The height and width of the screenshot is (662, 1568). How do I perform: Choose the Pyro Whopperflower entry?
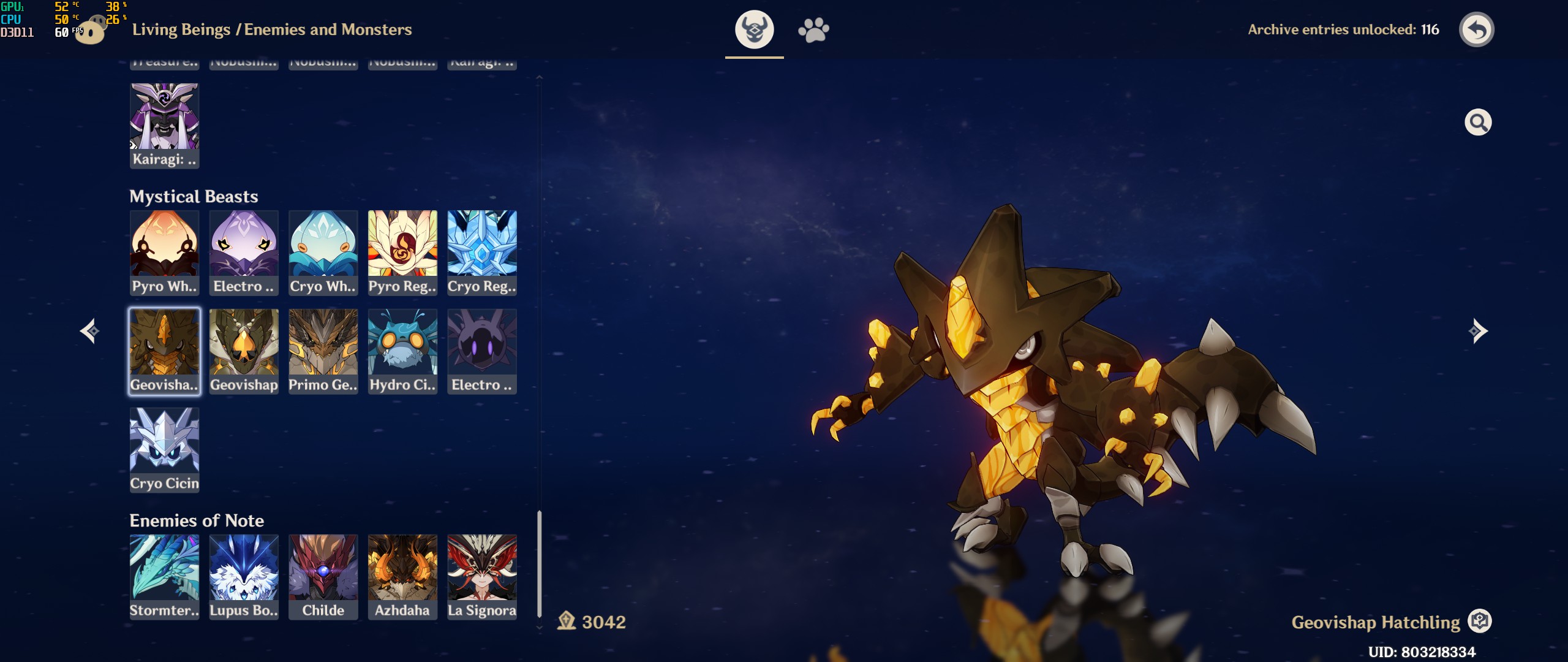tap(164, 252)
